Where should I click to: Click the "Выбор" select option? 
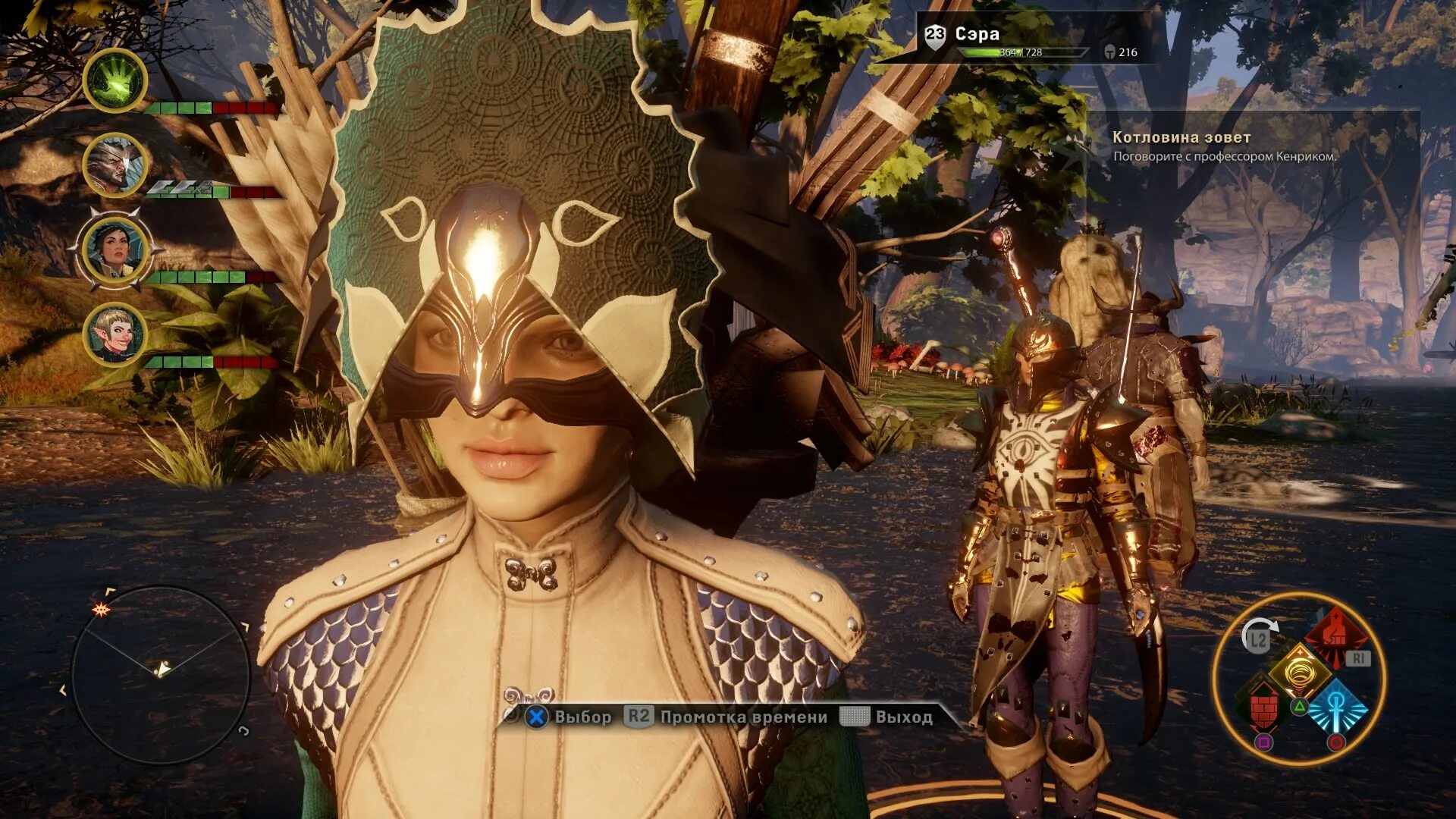569,717
